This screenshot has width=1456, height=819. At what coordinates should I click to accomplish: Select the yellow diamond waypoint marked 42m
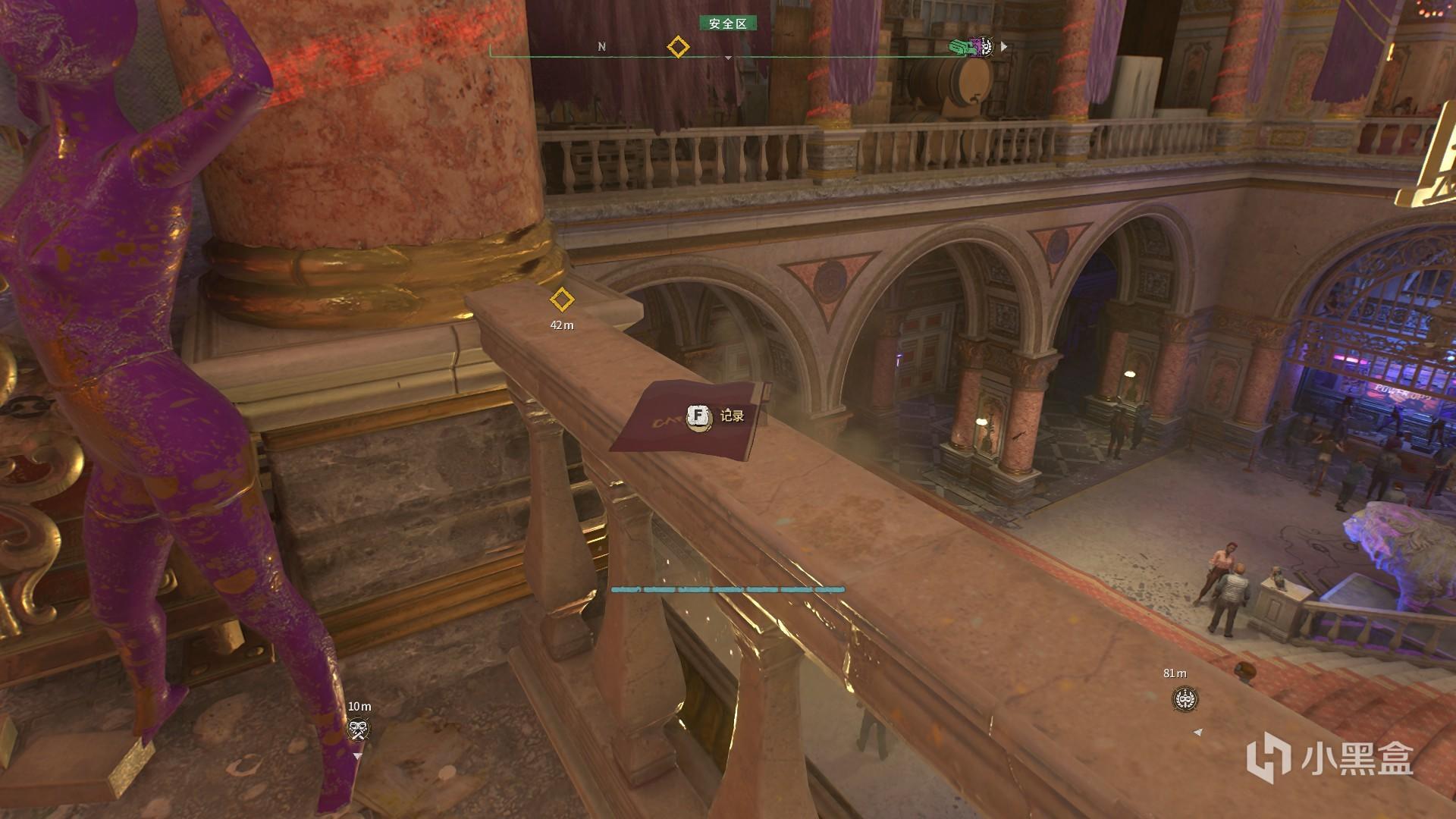(561, 300)
